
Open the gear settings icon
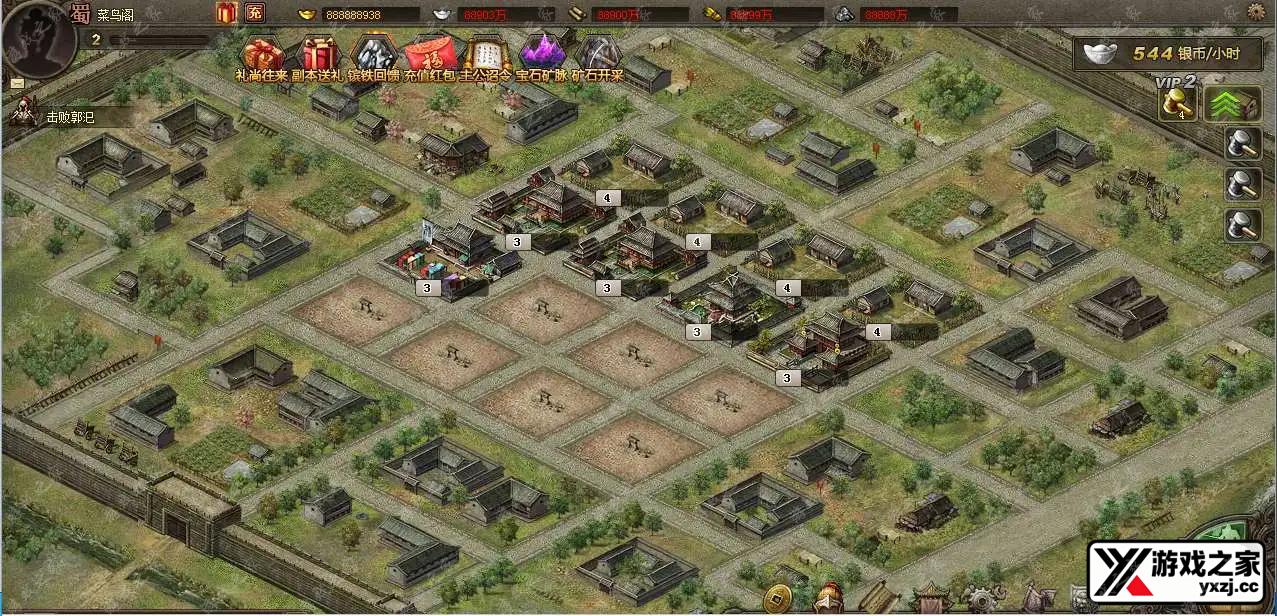(1257, 12)
